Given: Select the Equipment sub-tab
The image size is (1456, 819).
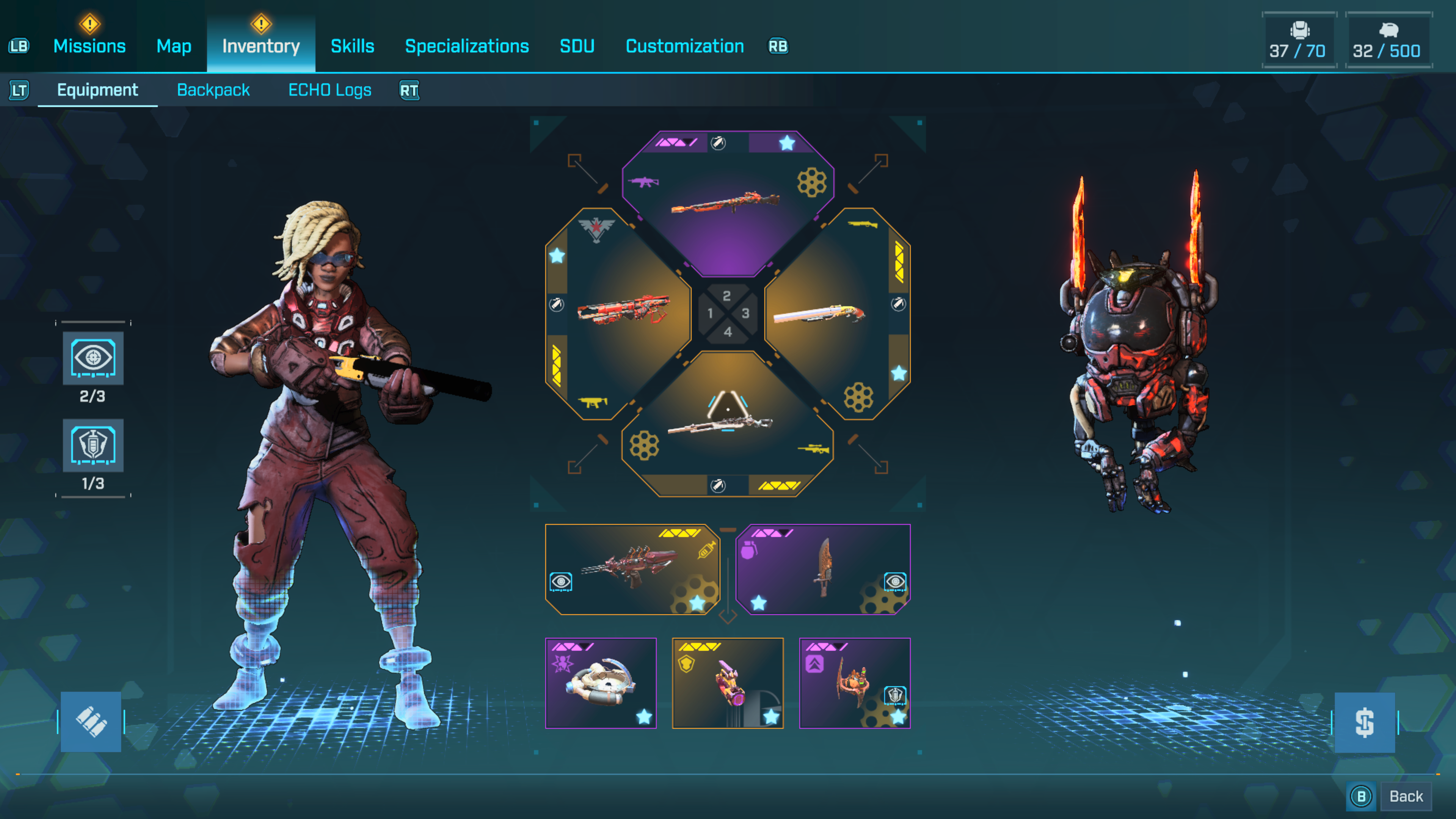Looking at the screenshot, I should point(97,90).
